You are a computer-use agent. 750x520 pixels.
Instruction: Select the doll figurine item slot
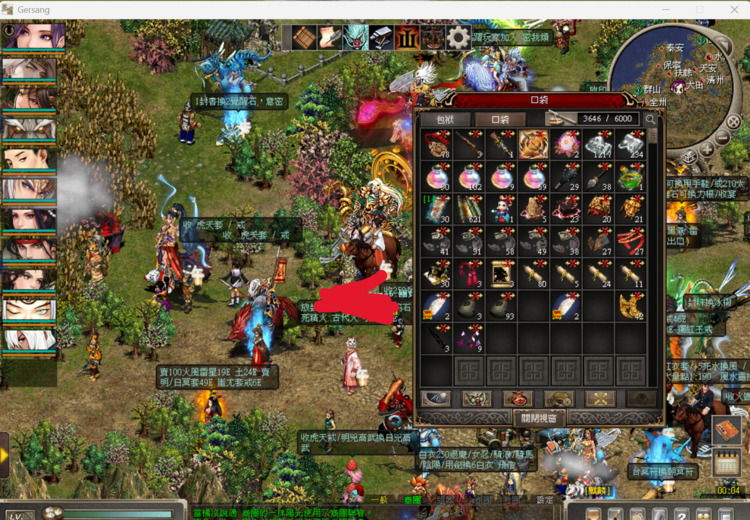click(x=502, y=209)
